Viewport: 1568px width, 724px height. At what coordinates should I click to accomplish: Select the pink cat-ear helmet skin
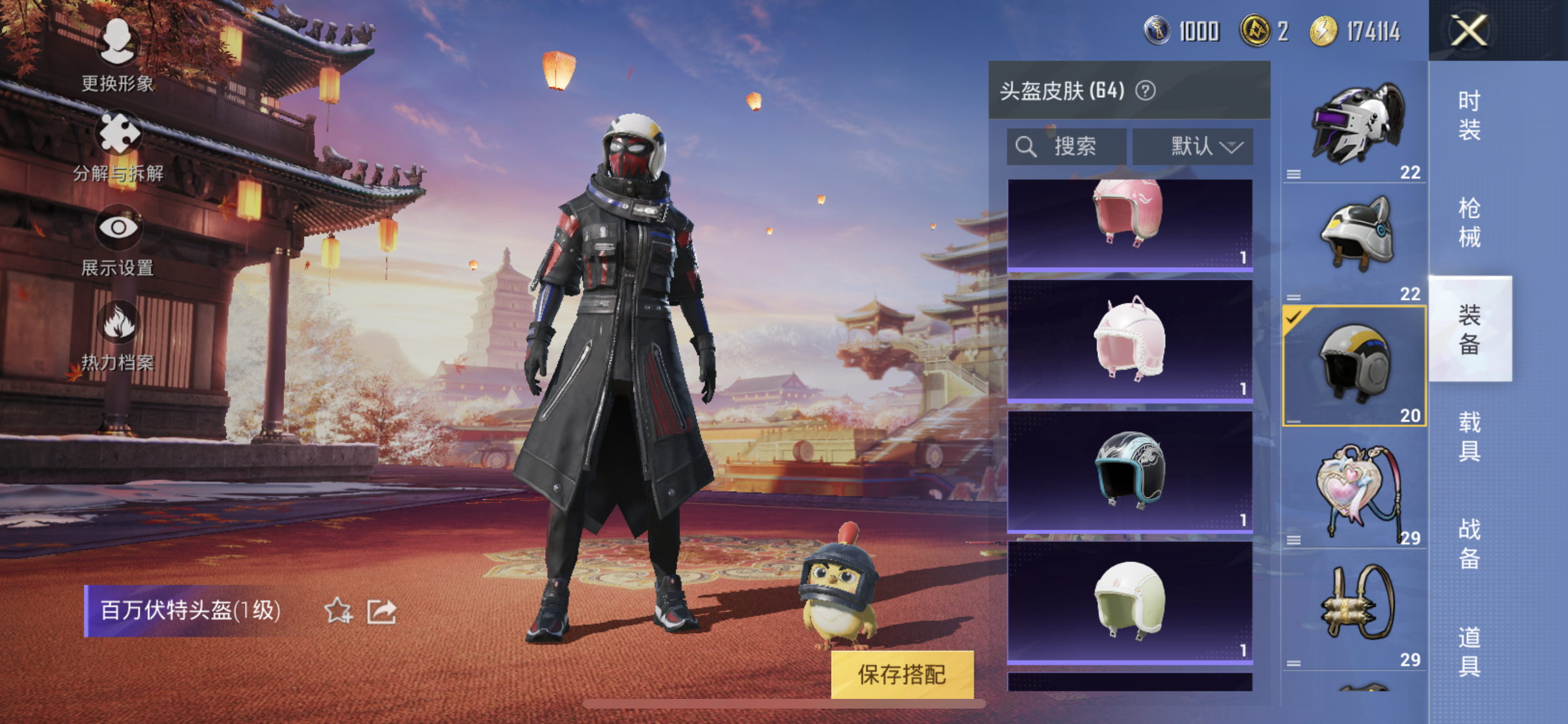coord(1130,340)
